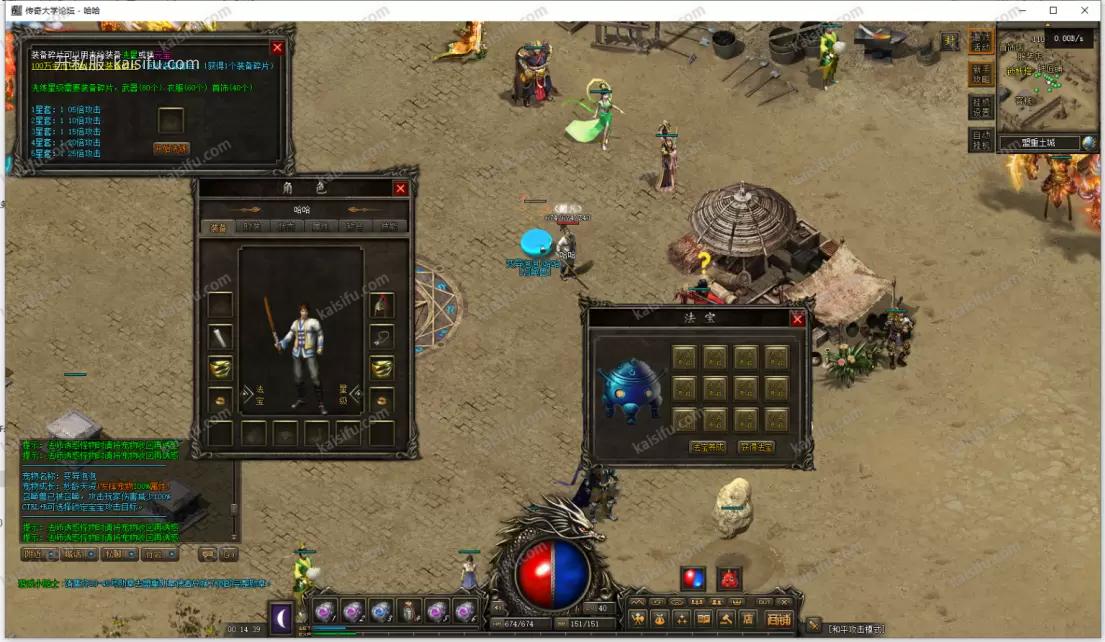Close the game window

point(1084,10)
